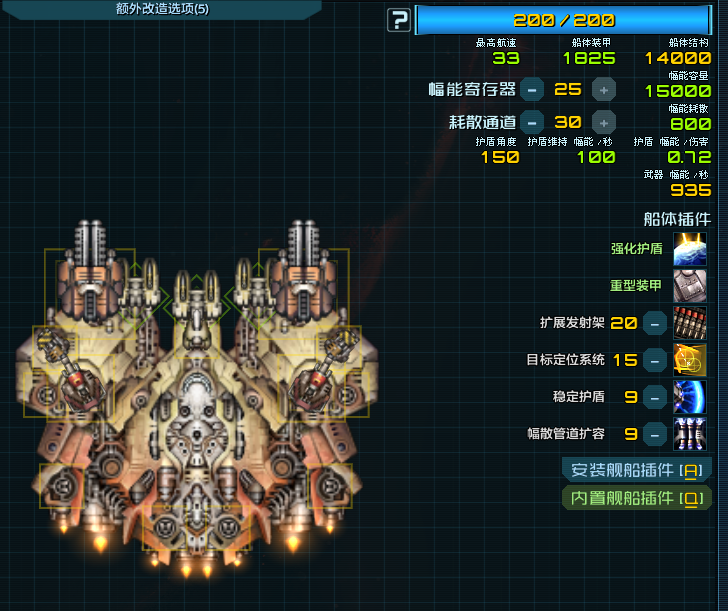Image resolution: width=728 pixels, height=611 pixels.
Task: Open the 内置舰船插件 built-in menu
Action: point(636,498)
